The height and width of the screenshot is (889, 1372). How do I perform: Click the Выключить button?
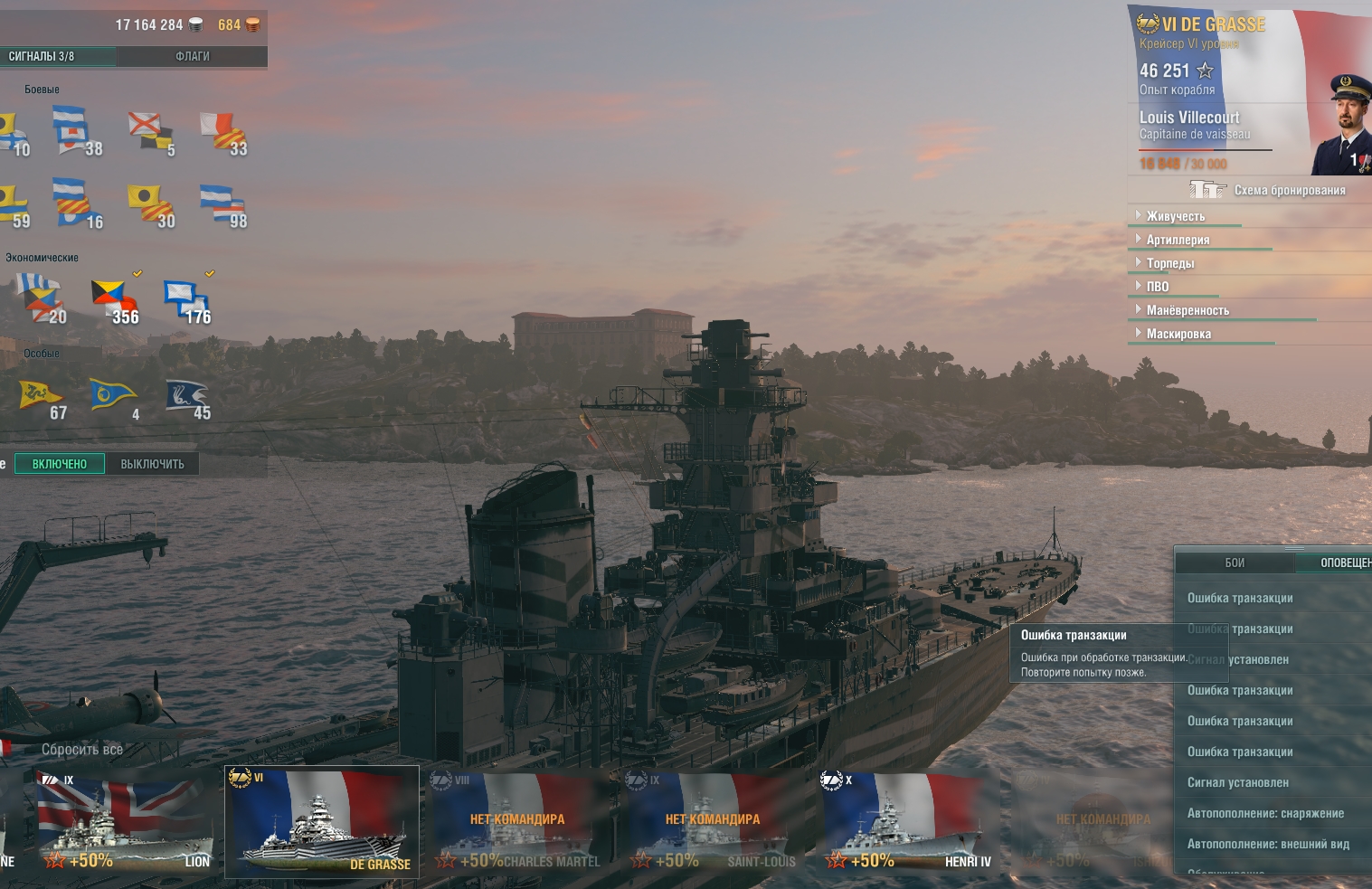152,464
